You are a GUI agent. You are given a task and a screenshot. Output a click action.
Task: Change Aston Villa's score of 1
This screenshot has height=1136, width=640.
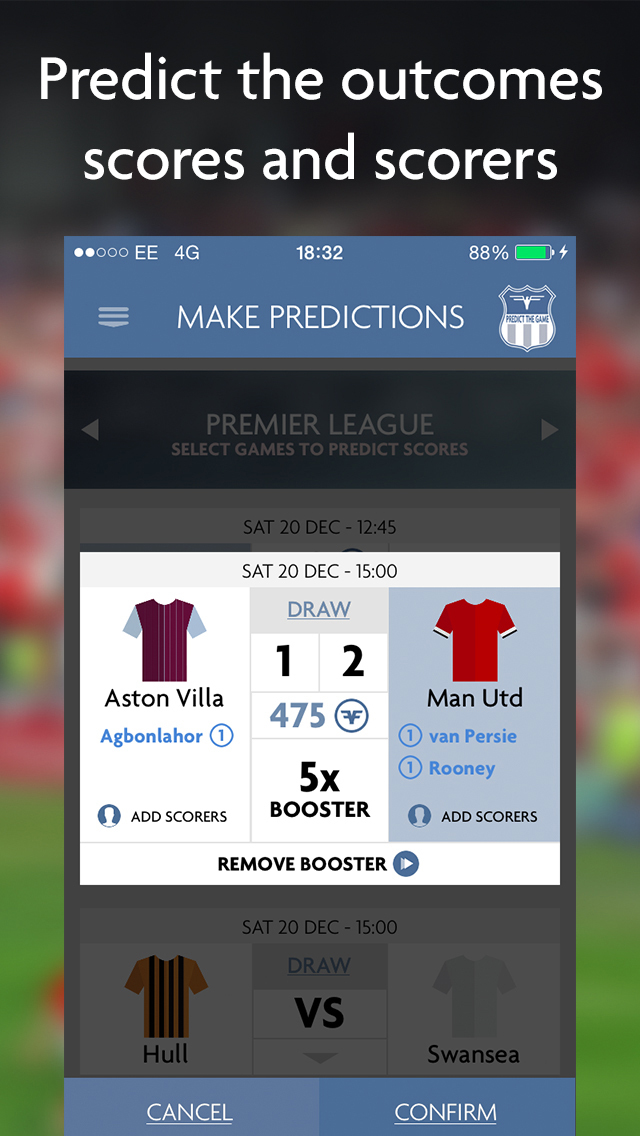pyautogui.click(x=284, y=662)
